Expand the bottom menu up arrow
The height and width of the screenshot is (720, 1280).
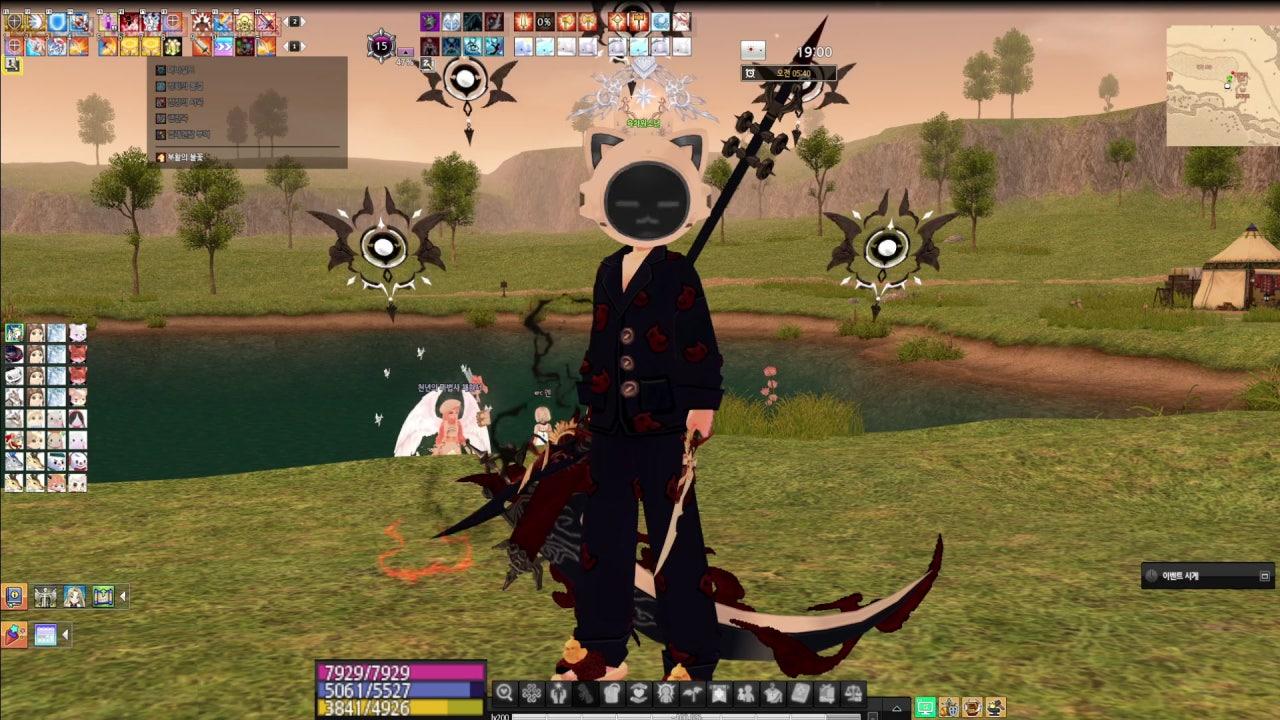click(896, 708)
